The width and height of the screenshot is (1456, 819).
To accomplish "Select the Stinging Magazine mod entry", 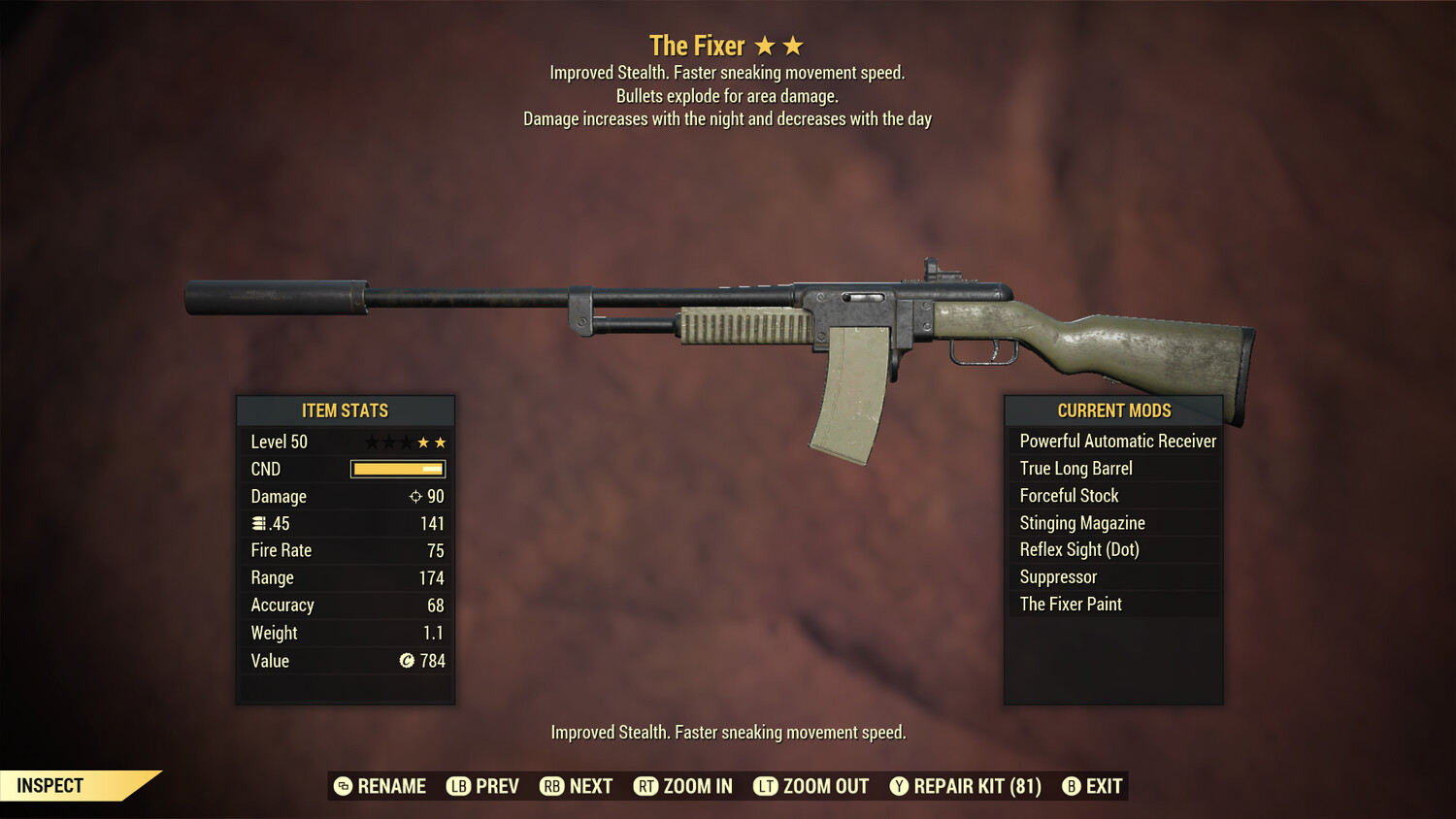I will coord(1081,522).
